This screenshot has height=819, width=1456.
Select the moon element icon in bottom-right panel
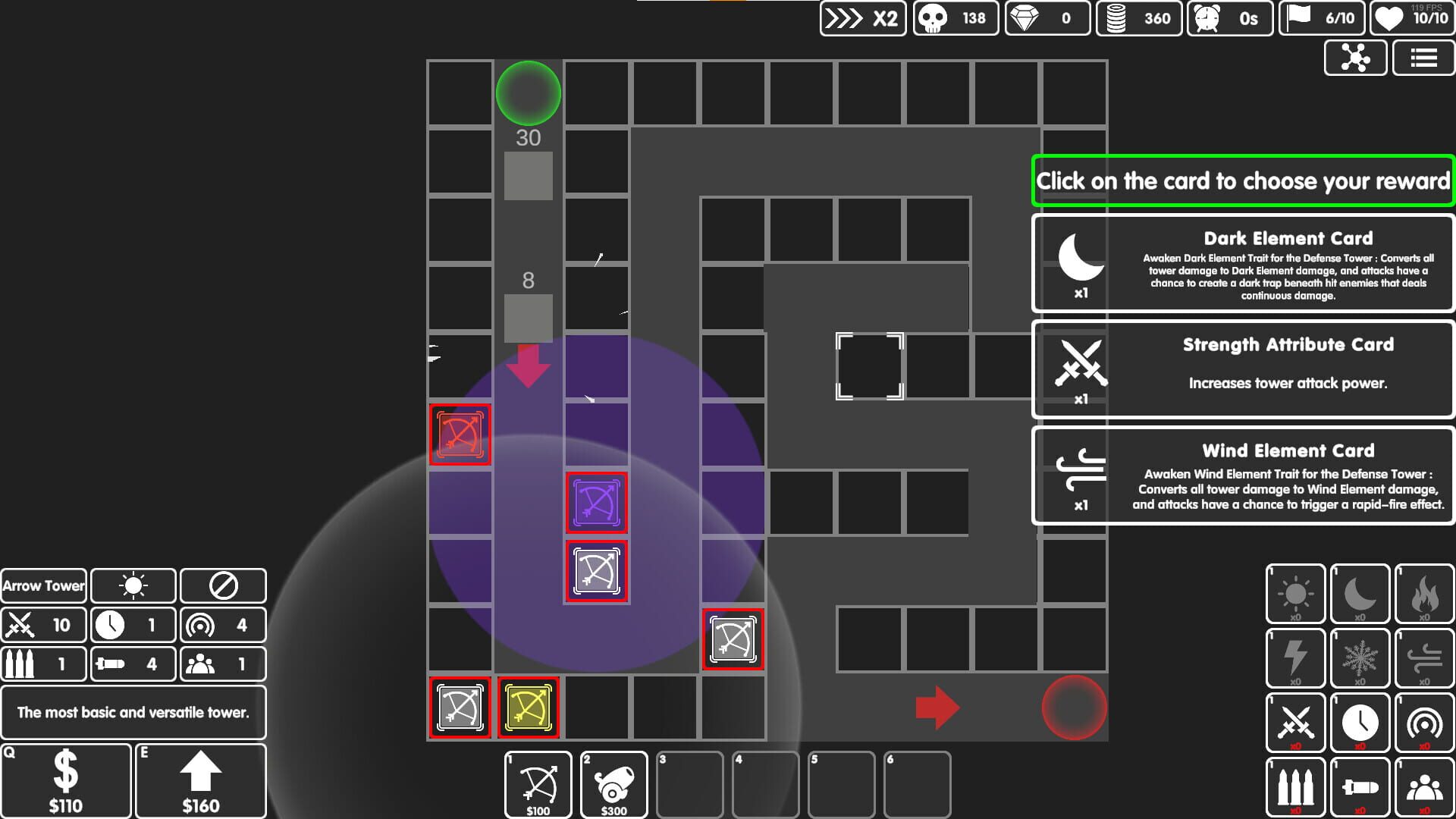[x=1360, y=593]
